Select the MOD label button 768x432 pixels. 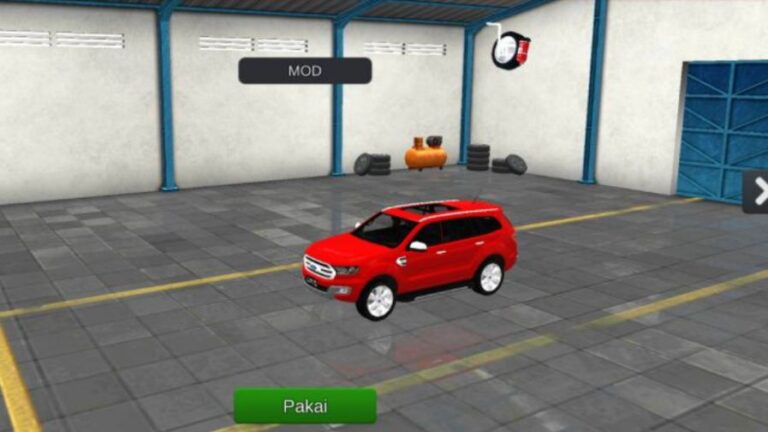[305, 71]
